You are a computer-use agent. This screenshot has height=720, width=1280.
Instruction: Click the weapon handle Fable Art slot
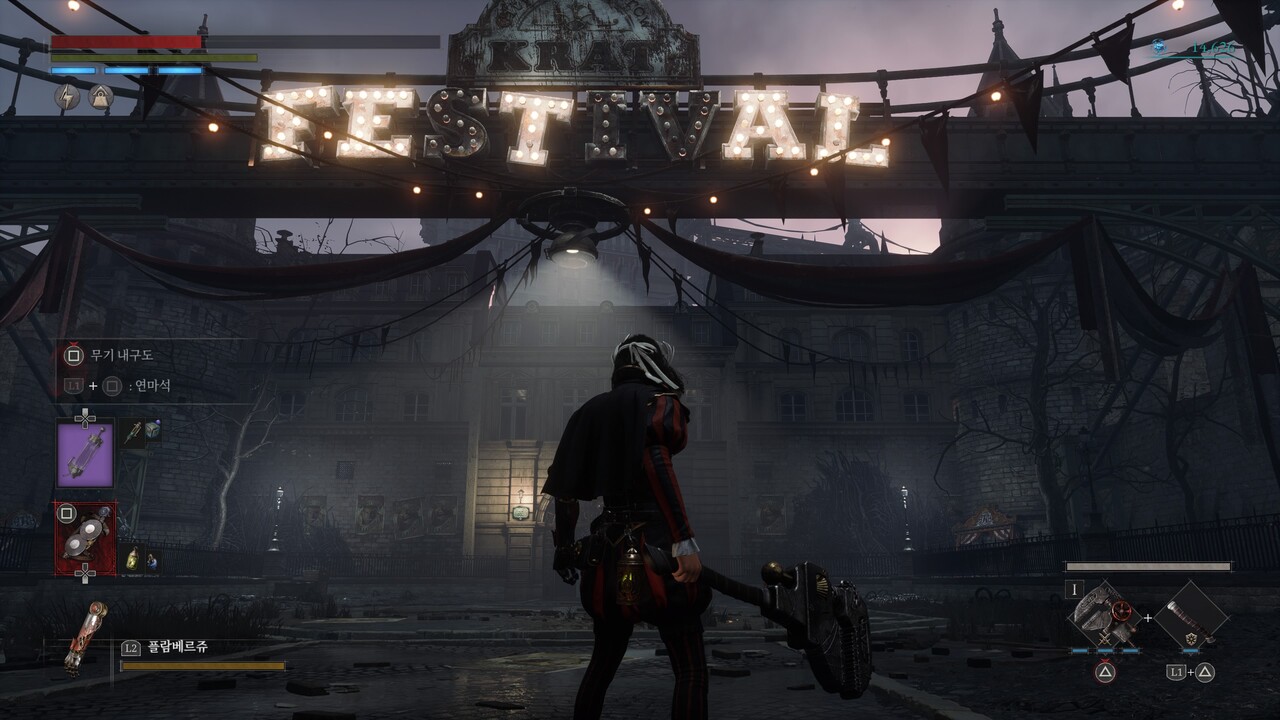[1189, 614]
